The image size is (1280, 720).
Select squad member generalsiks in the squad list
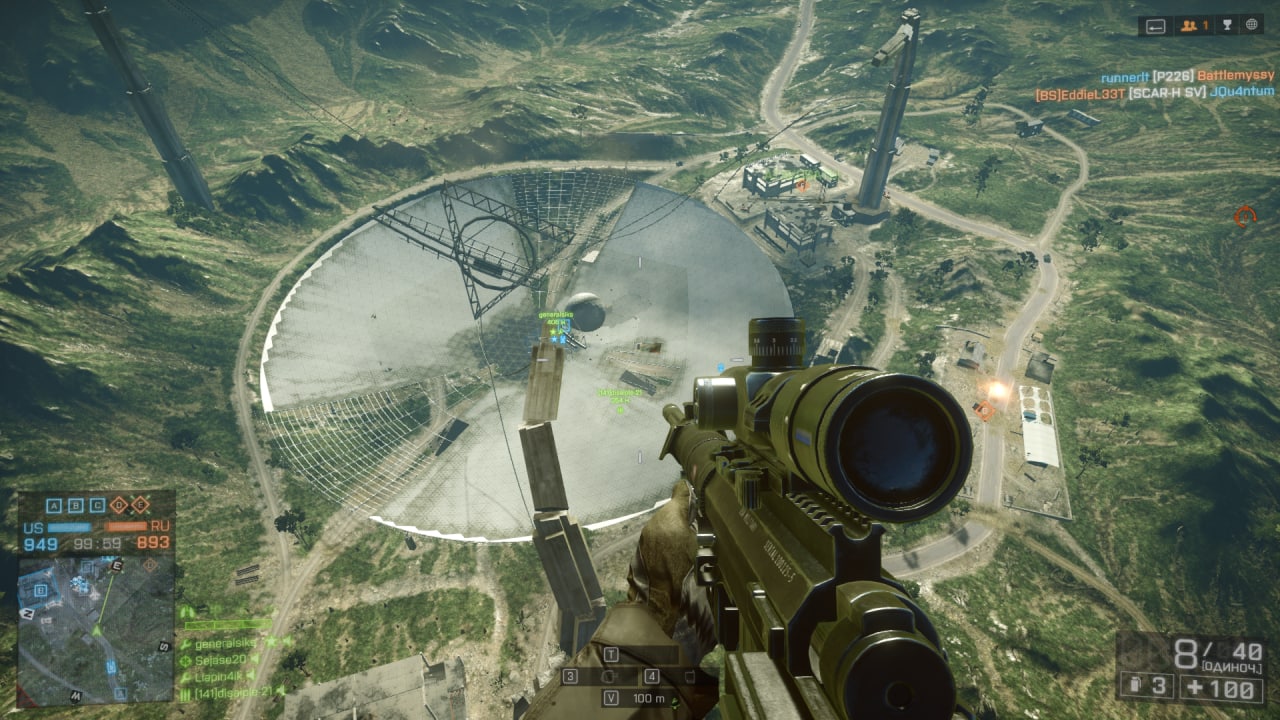[226, 643]
